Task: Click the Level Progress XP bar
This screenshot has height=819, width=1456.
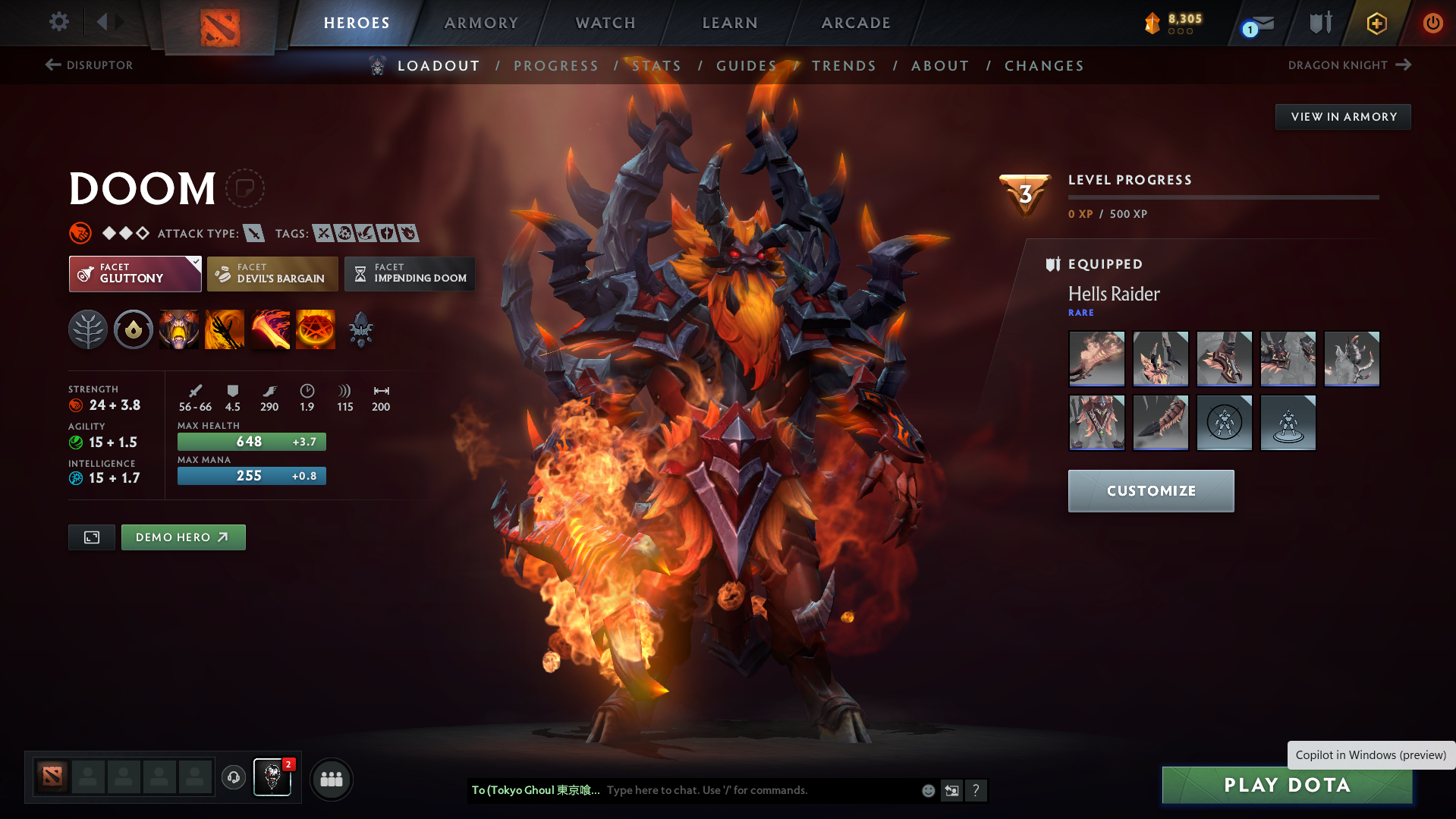Action: click(x=1222, y=198)
